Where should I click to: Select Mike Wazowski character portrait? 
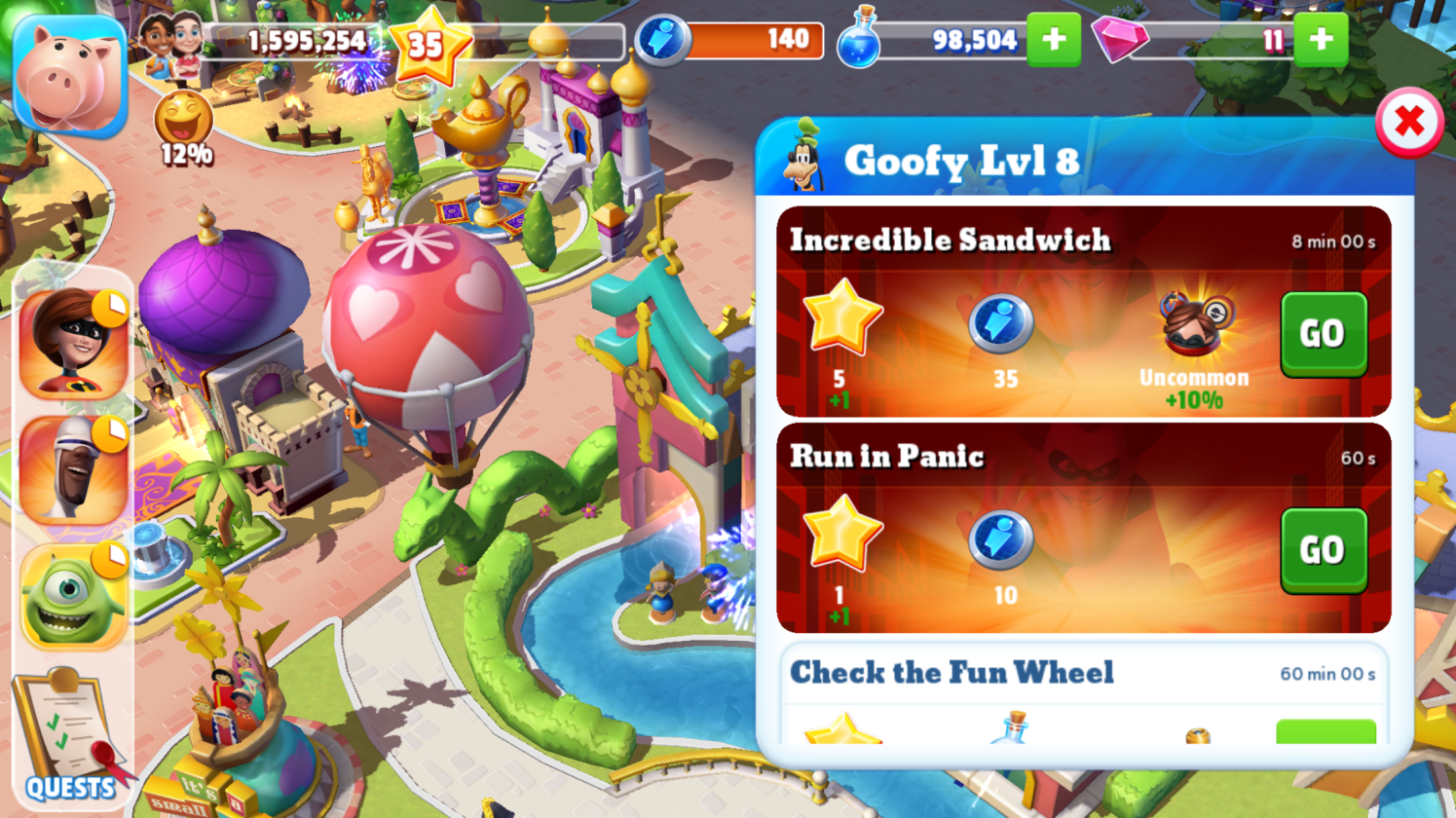74,596
